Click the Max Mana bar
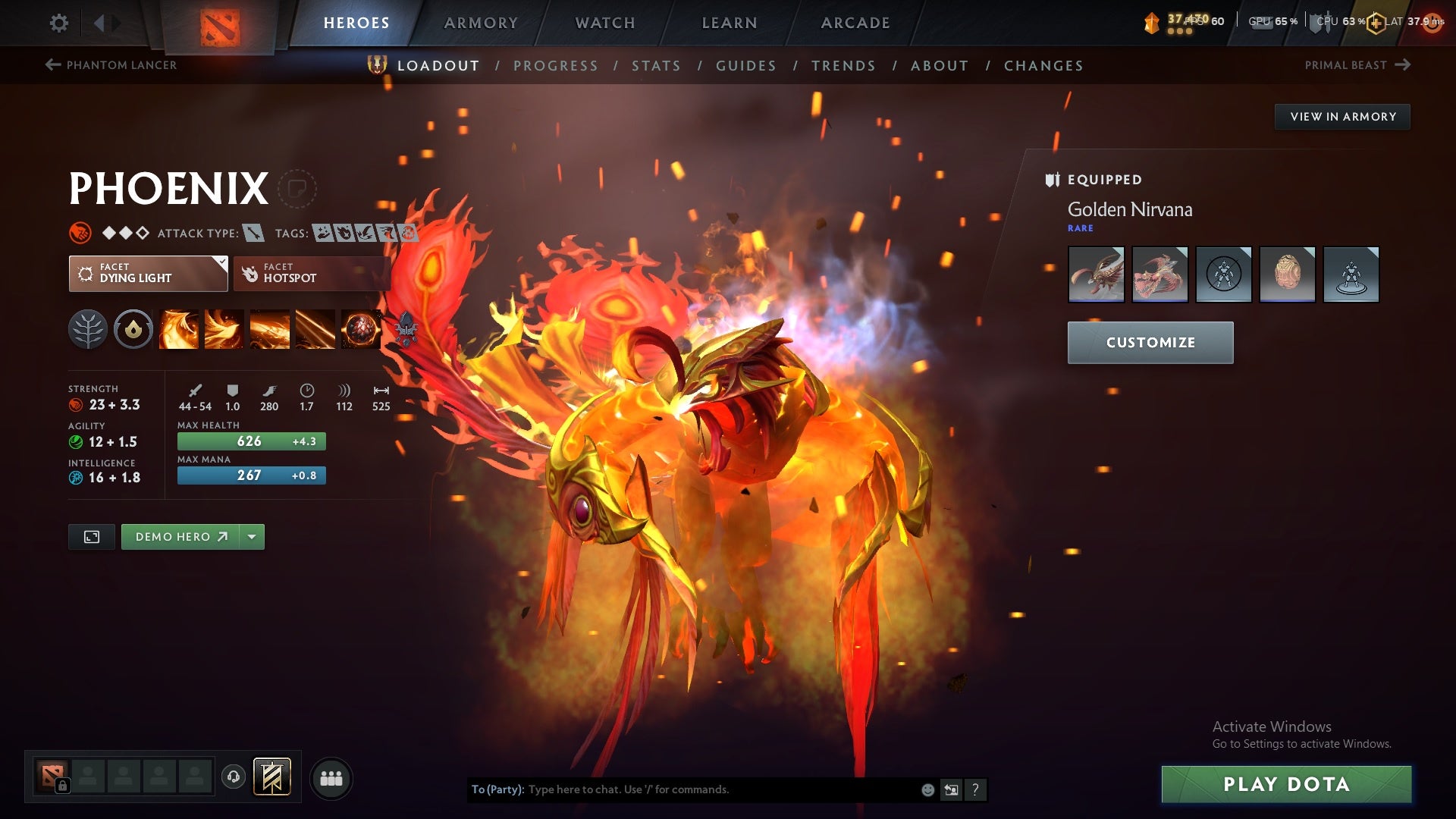The height and width of the screenshot is (819, 1456). 251,475
